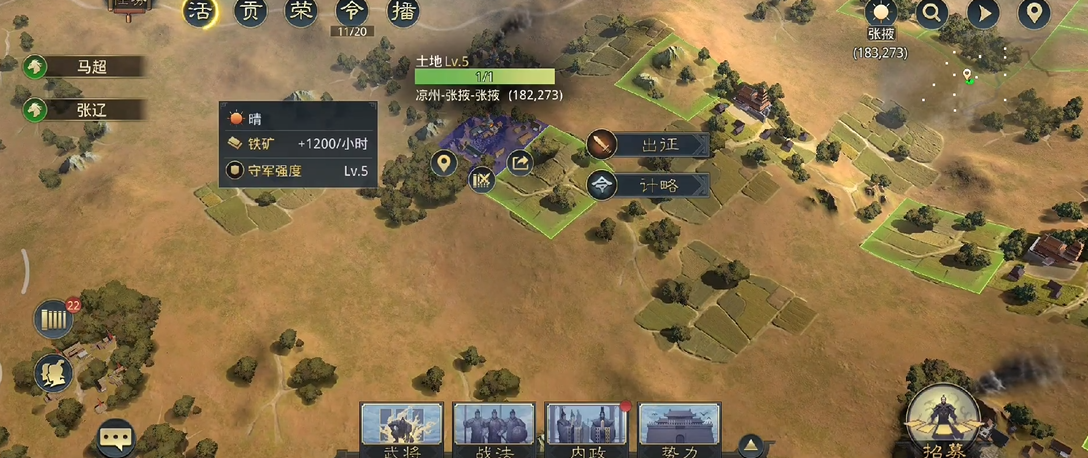Select the 张辽 army entry

[85, 110]
